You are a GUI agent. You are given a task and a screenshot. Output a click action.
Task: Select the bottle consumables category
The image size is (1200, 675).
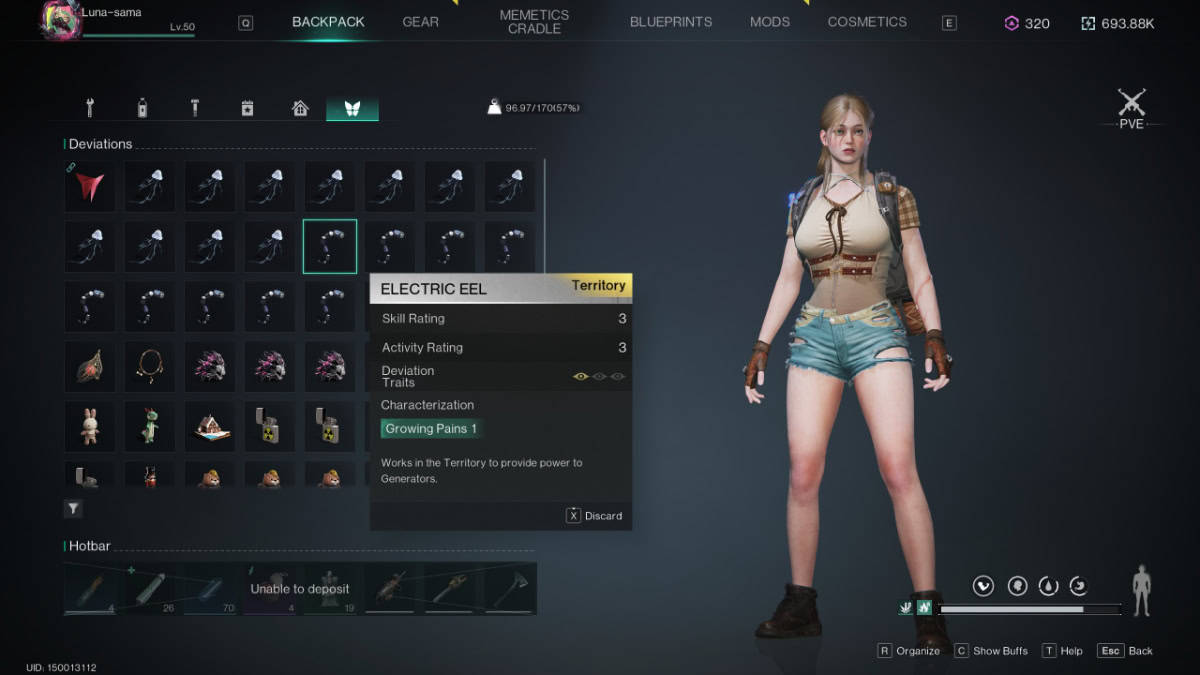pos(142,108)
